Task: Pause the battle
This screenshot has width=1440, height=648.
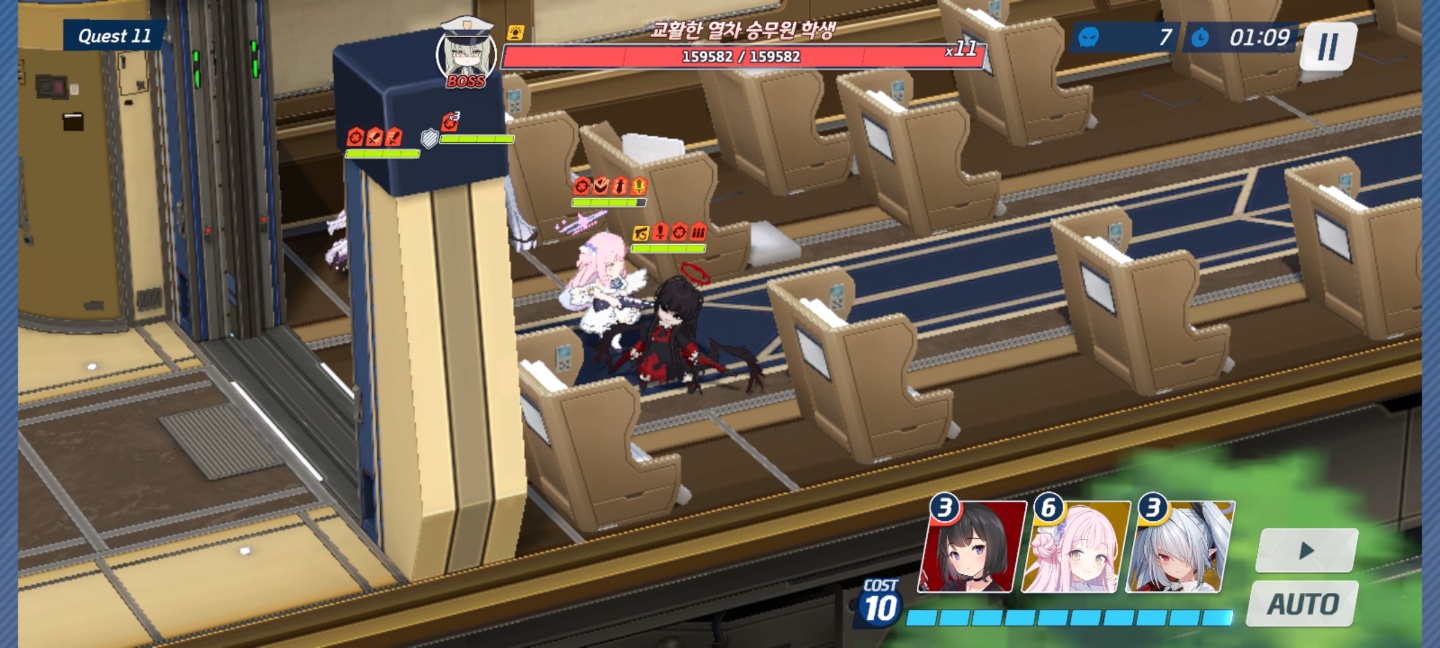Action: tap(1327, 46)
